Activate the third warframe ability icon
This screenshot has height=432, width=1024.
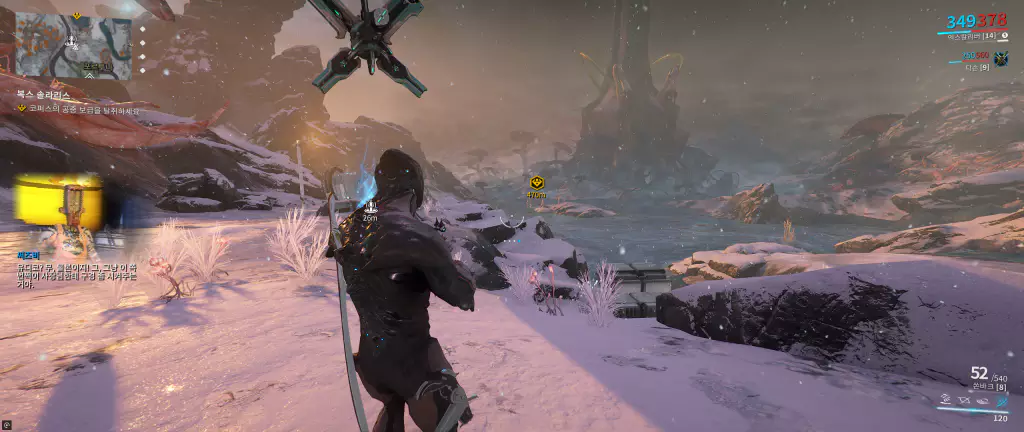983,402
